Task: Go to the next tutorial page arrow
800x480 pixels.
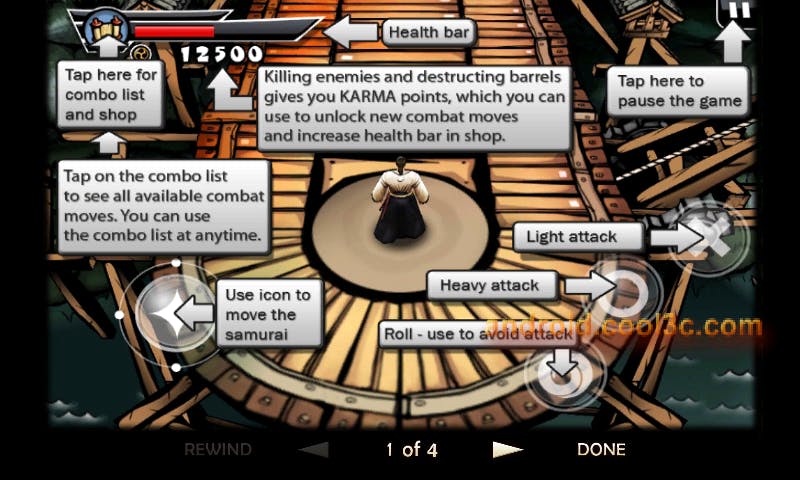Action: point(508,450)
